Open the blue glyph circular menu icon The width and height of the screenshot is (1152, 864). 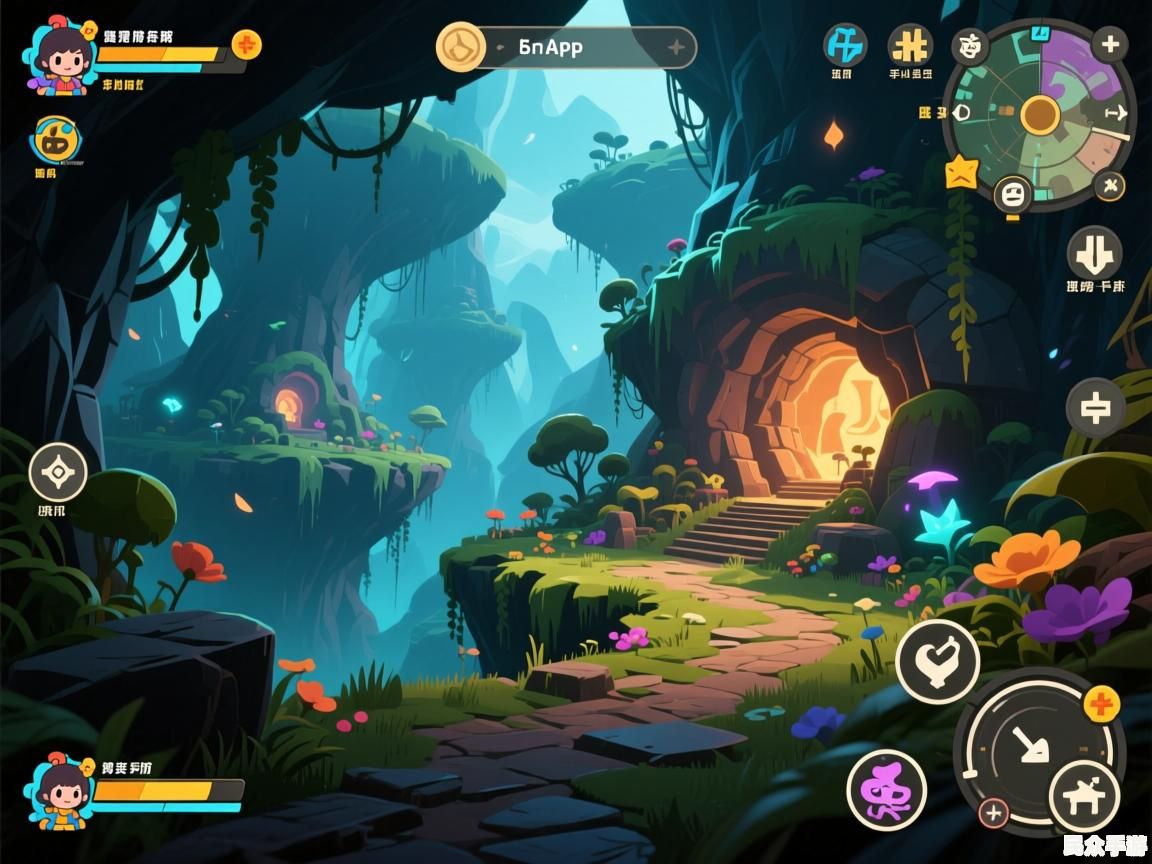845,45
